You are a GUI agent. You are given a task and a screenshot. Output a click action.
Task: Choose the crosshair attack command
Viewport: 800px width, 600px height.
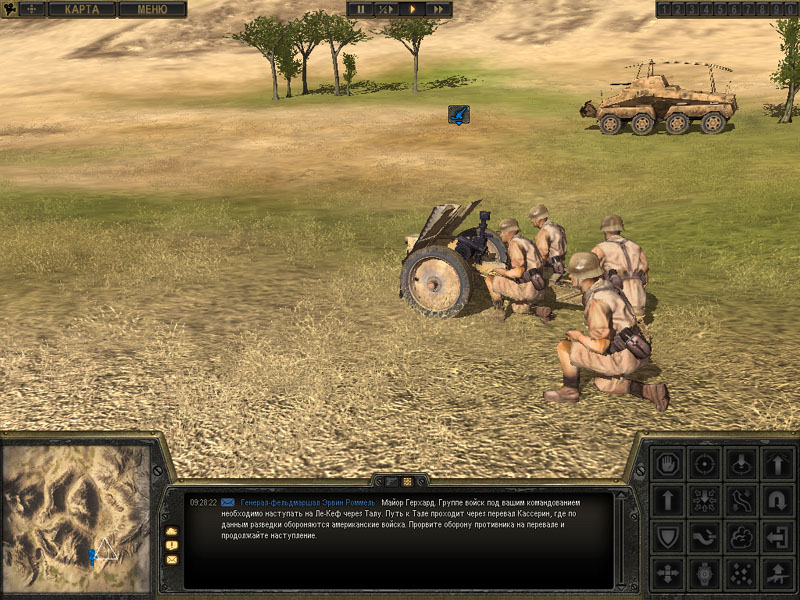pyautogui.click(x=704, y=463)
